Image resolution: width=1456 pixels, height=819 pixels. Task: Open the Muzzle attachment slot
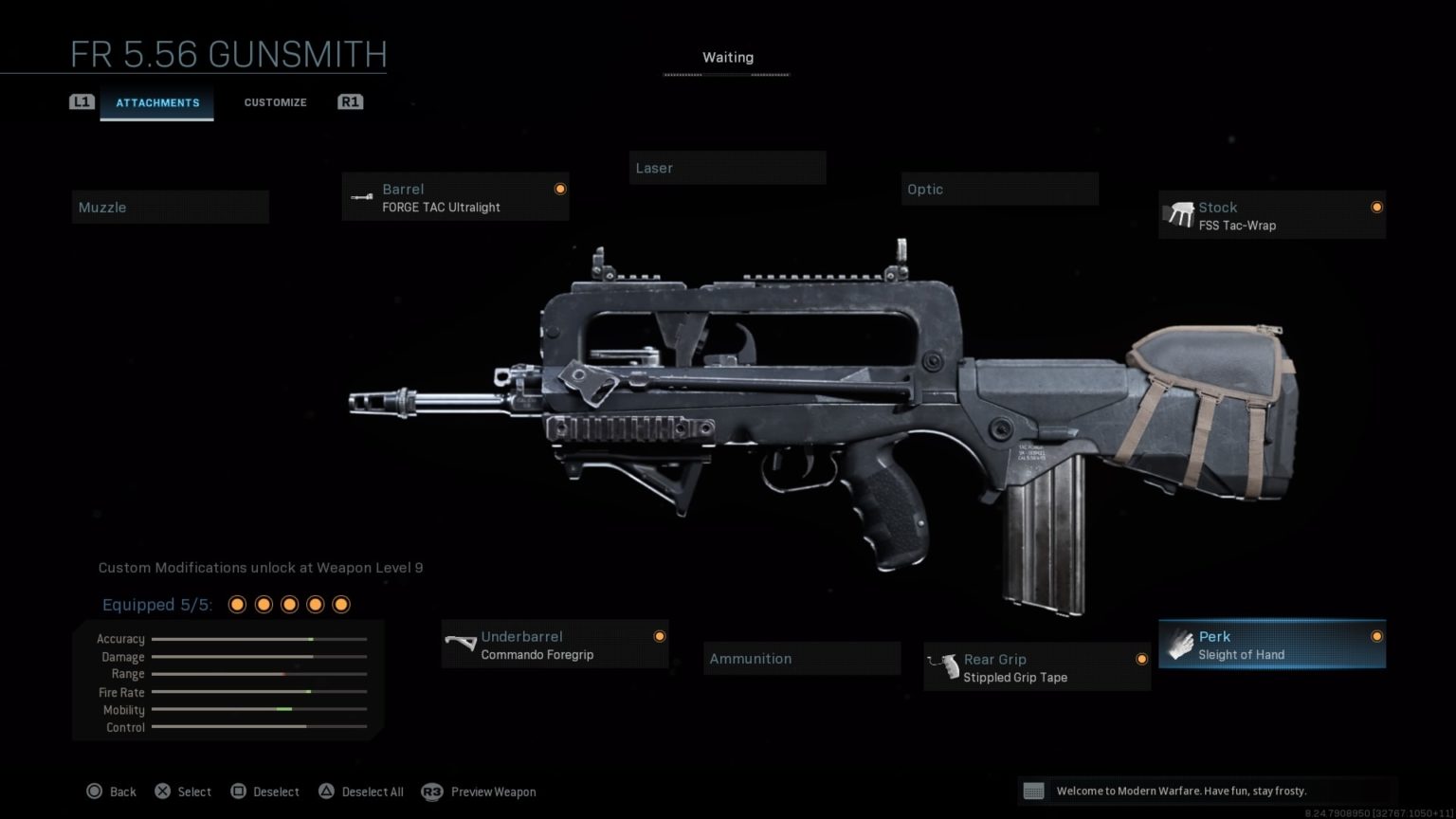click(170, 207)
